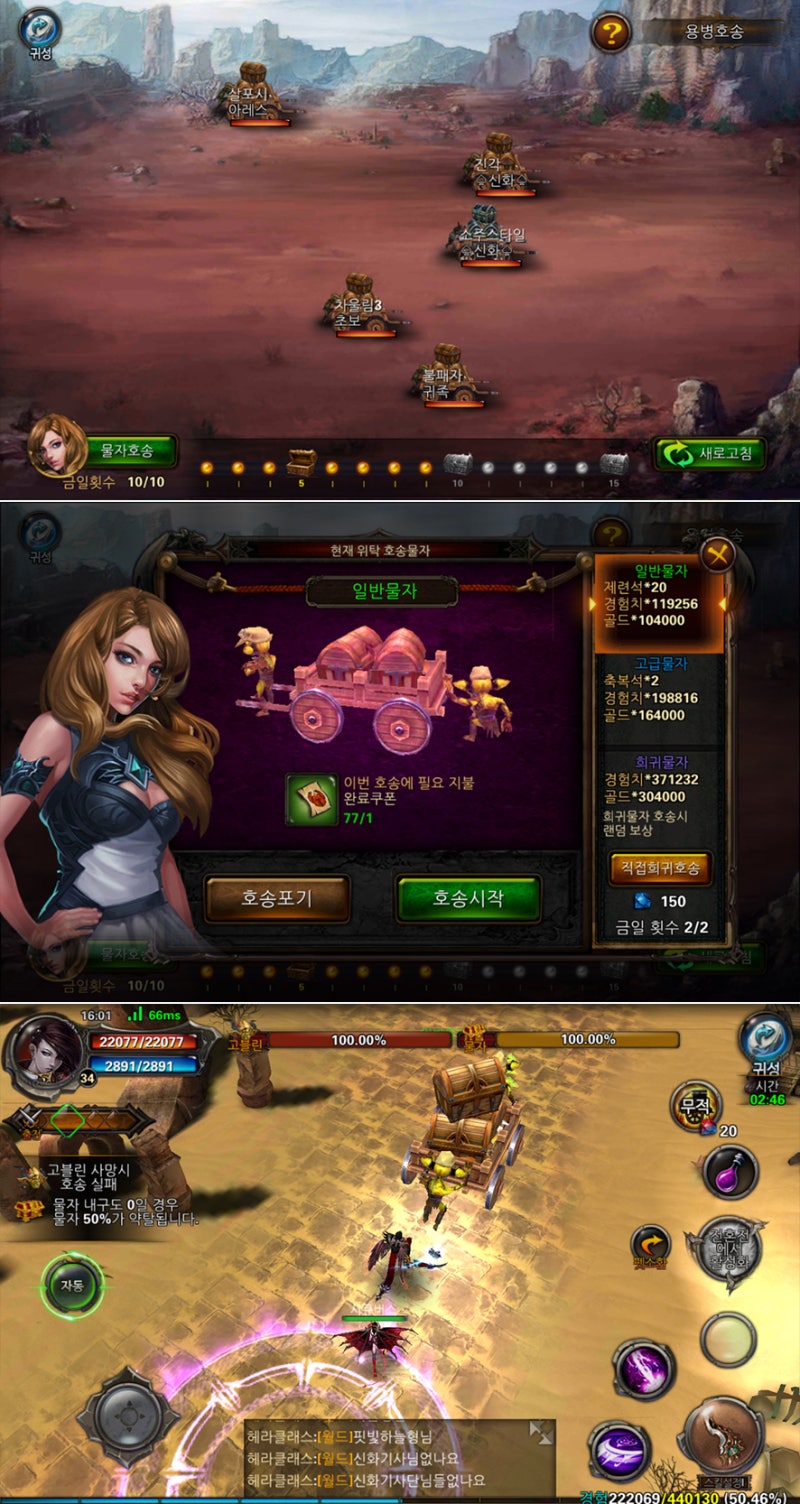
Task: Activate the 빽스탭 dodge arrow skill
Action: point(651,1244)
